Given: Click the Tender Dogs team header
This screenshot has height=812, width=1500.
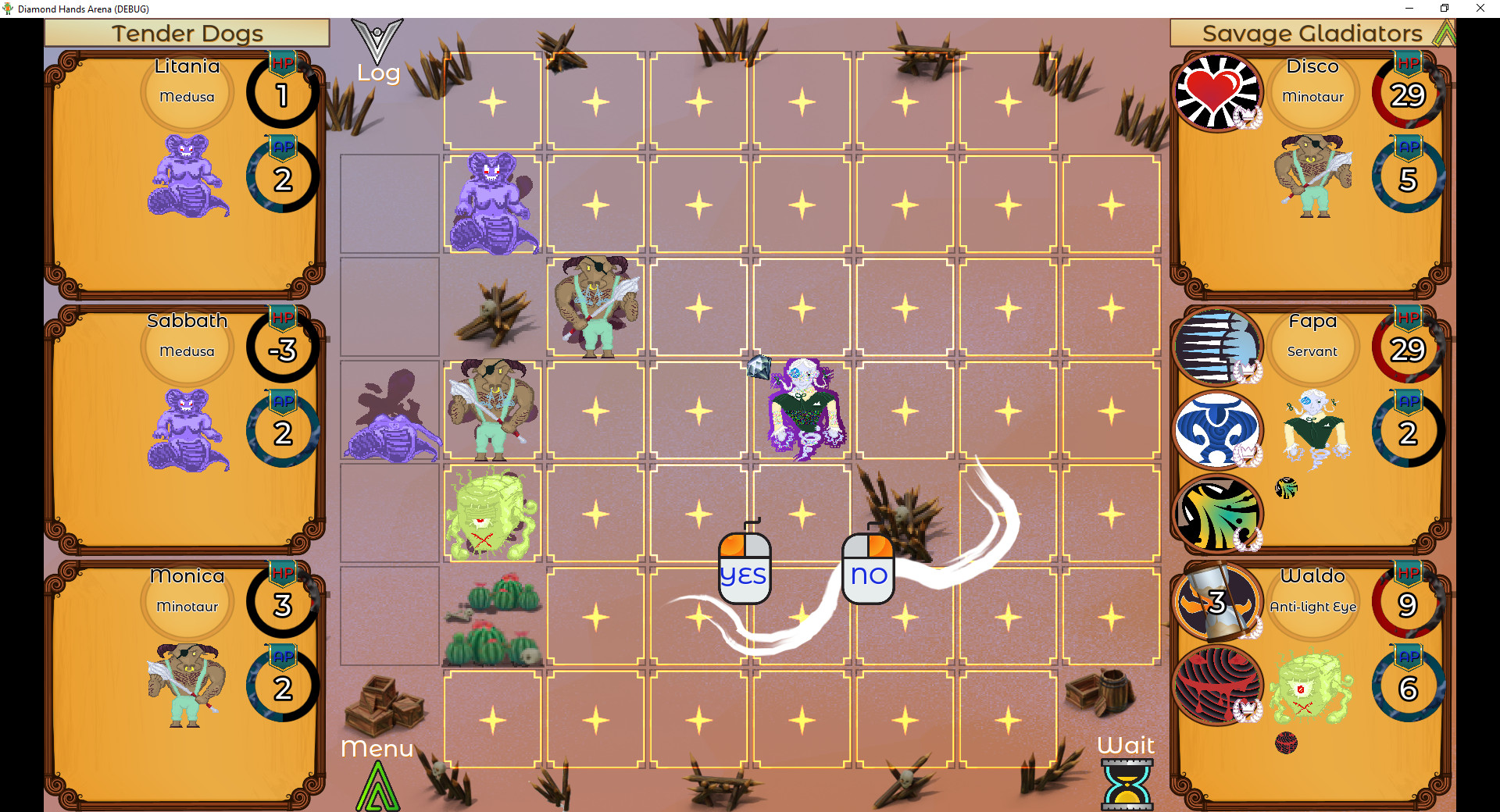Looking at the screenshot, I should (x=187, y=33).
